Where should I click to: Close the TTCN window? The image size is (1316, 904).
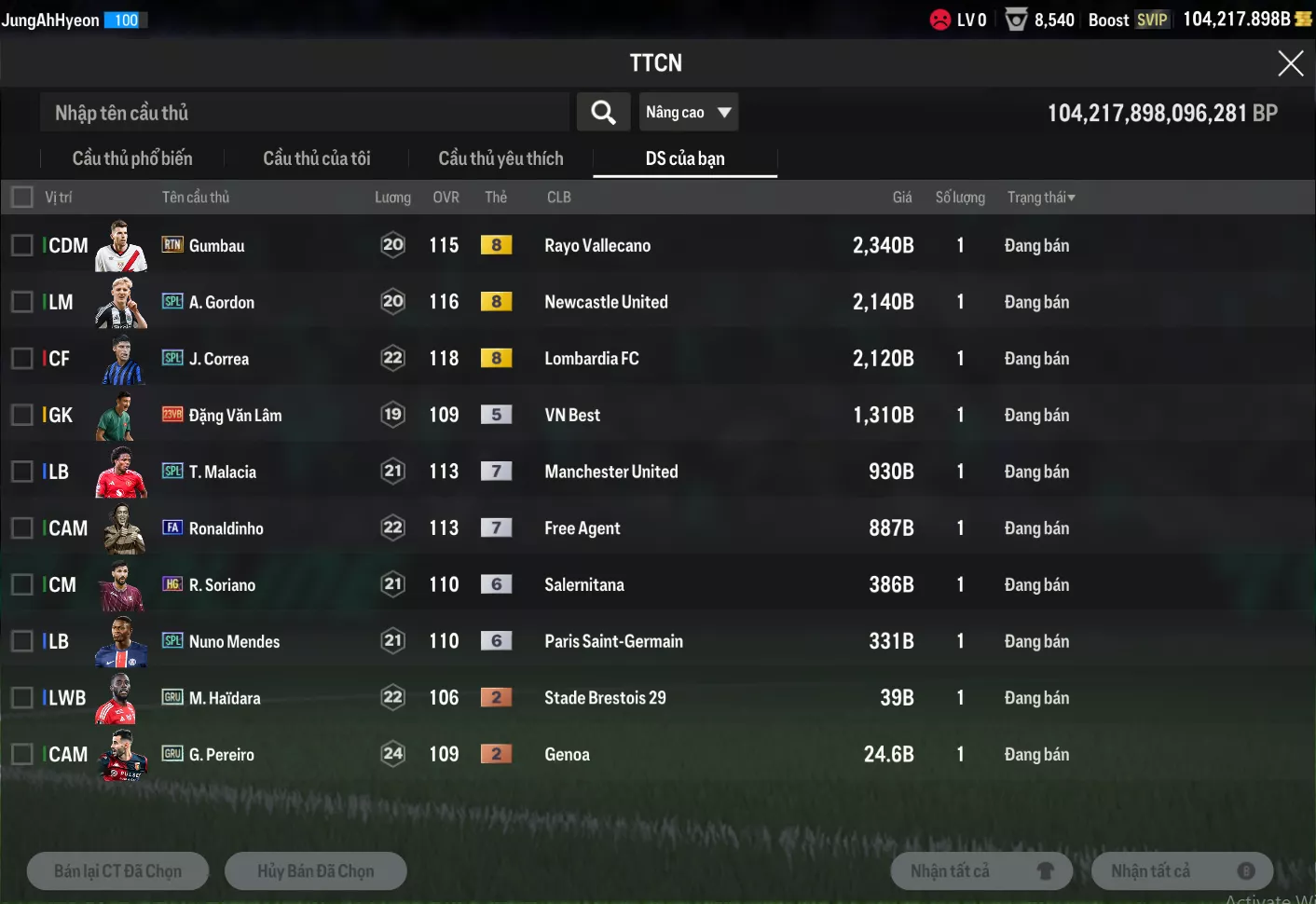click(1290, 63)
